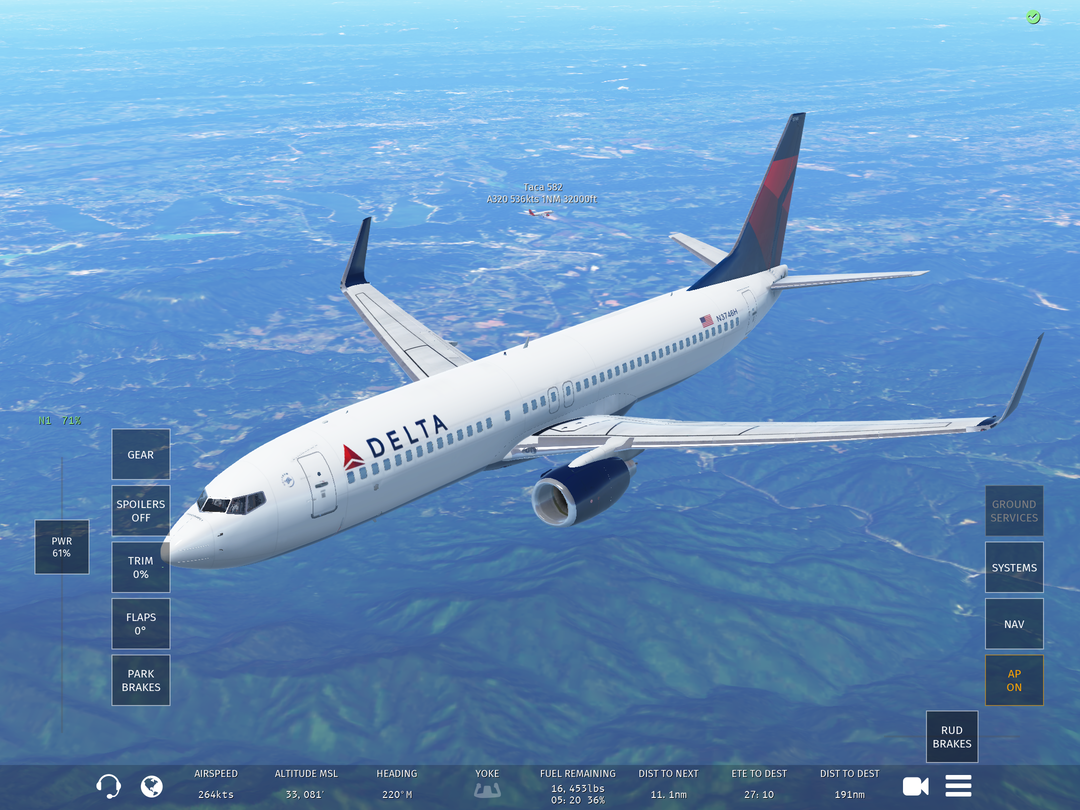Tap the PWR 61% throttle handle
The height and width of the screenshot is (810, 1080).
point(62,547)
